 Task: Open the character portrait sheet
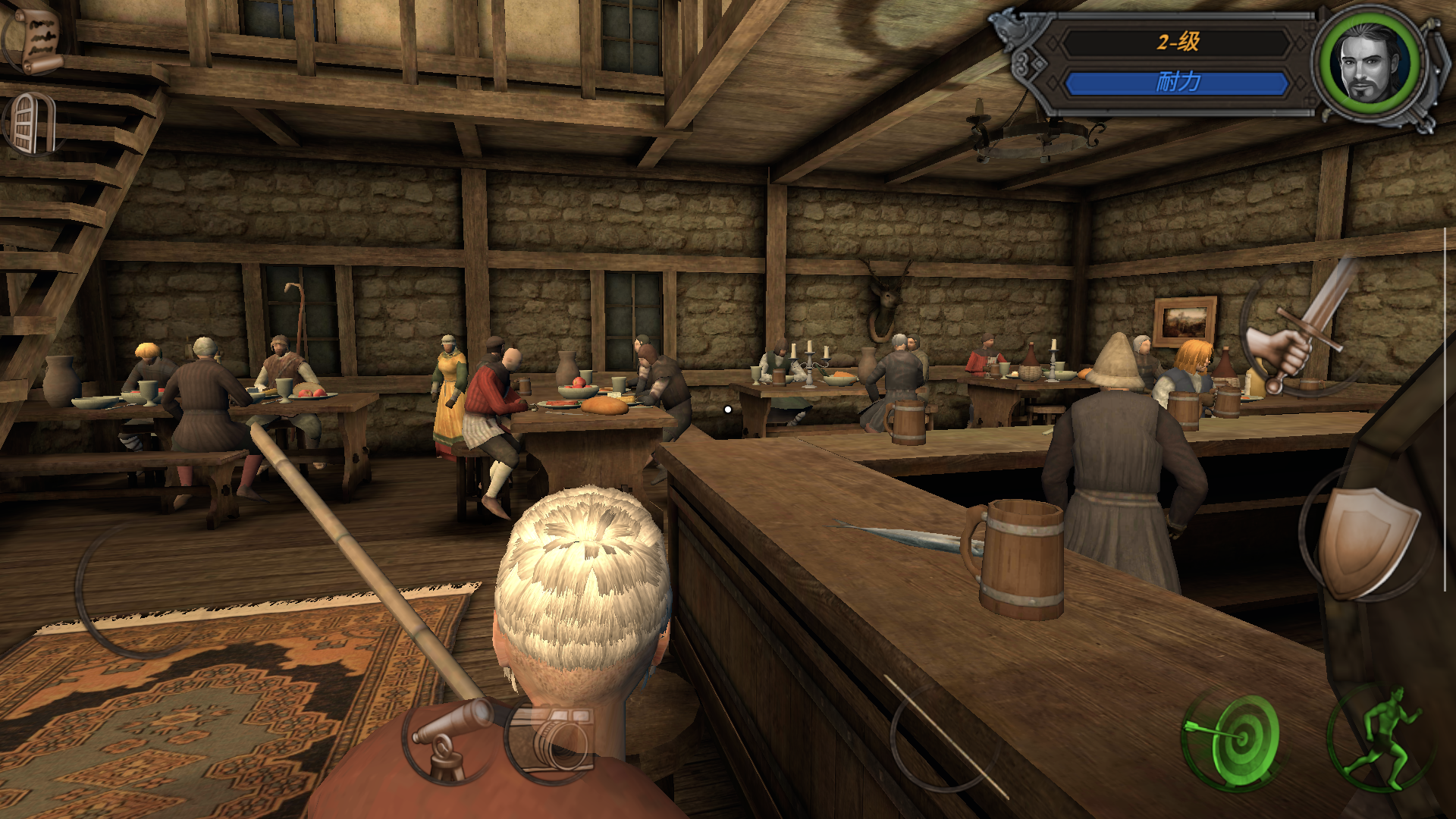1371,64
